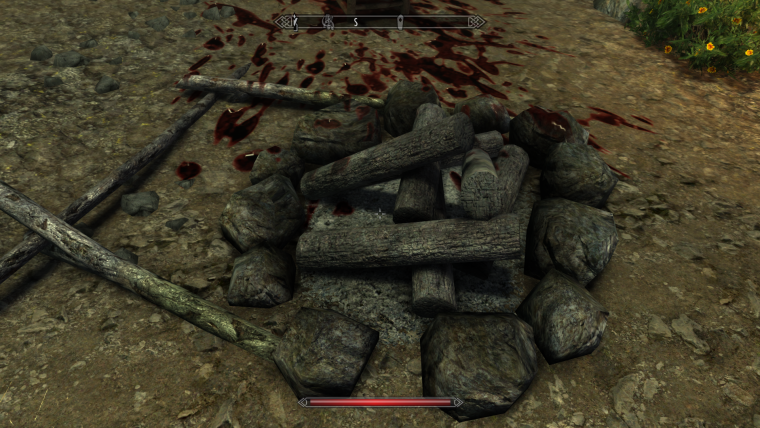760x428 pixels.
Task: Select the quest marker on the compass
Action: tap(400, 21)
